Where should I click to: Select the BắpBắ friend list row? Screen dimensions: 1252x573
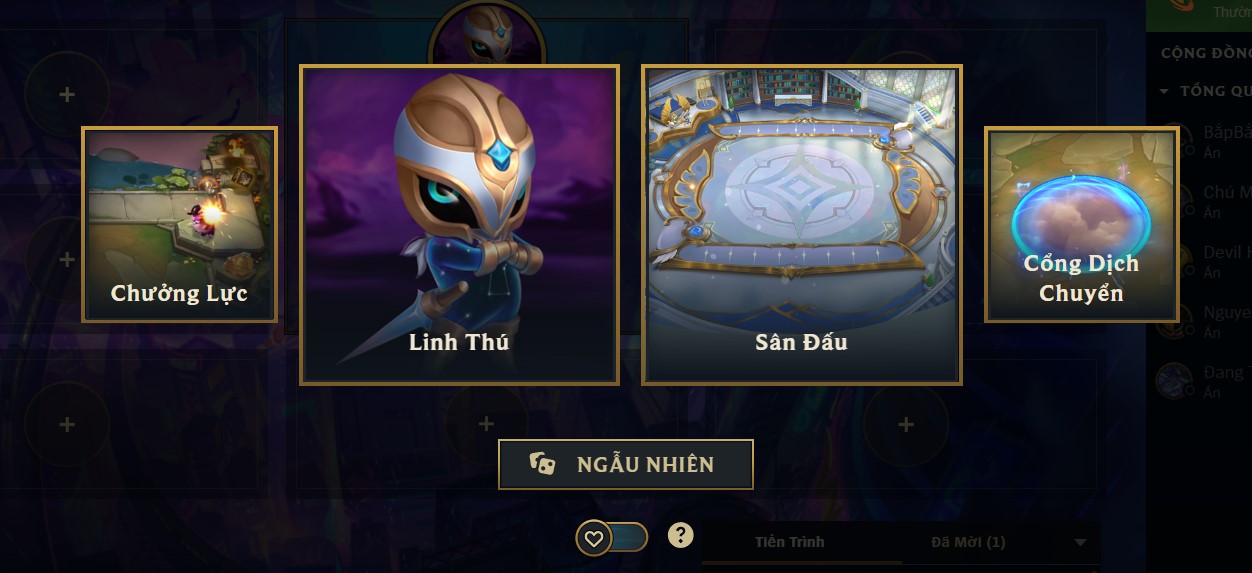1212,141
